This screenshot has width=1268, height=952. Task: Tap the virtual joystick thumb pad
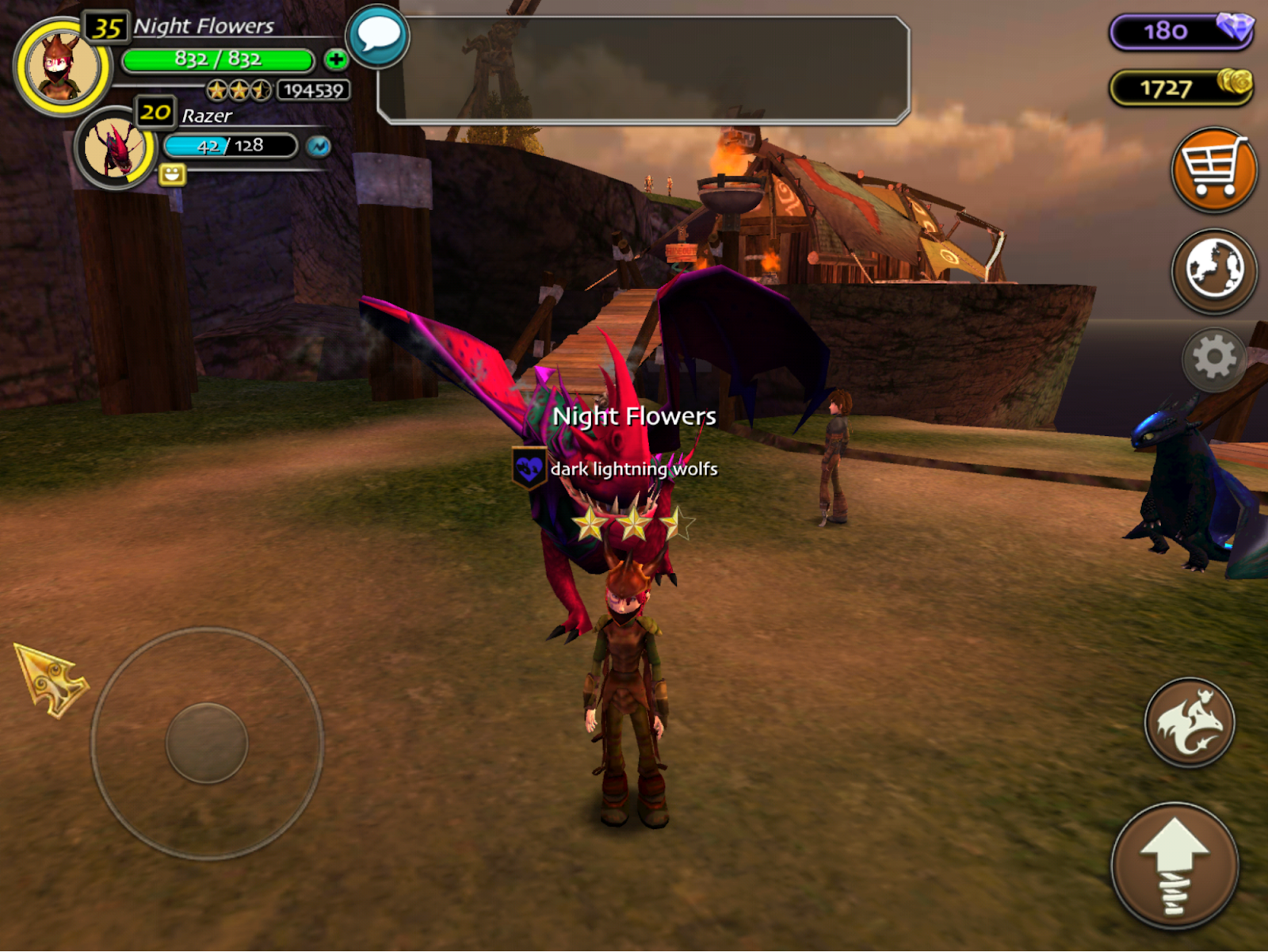click(x=207, y=743)
